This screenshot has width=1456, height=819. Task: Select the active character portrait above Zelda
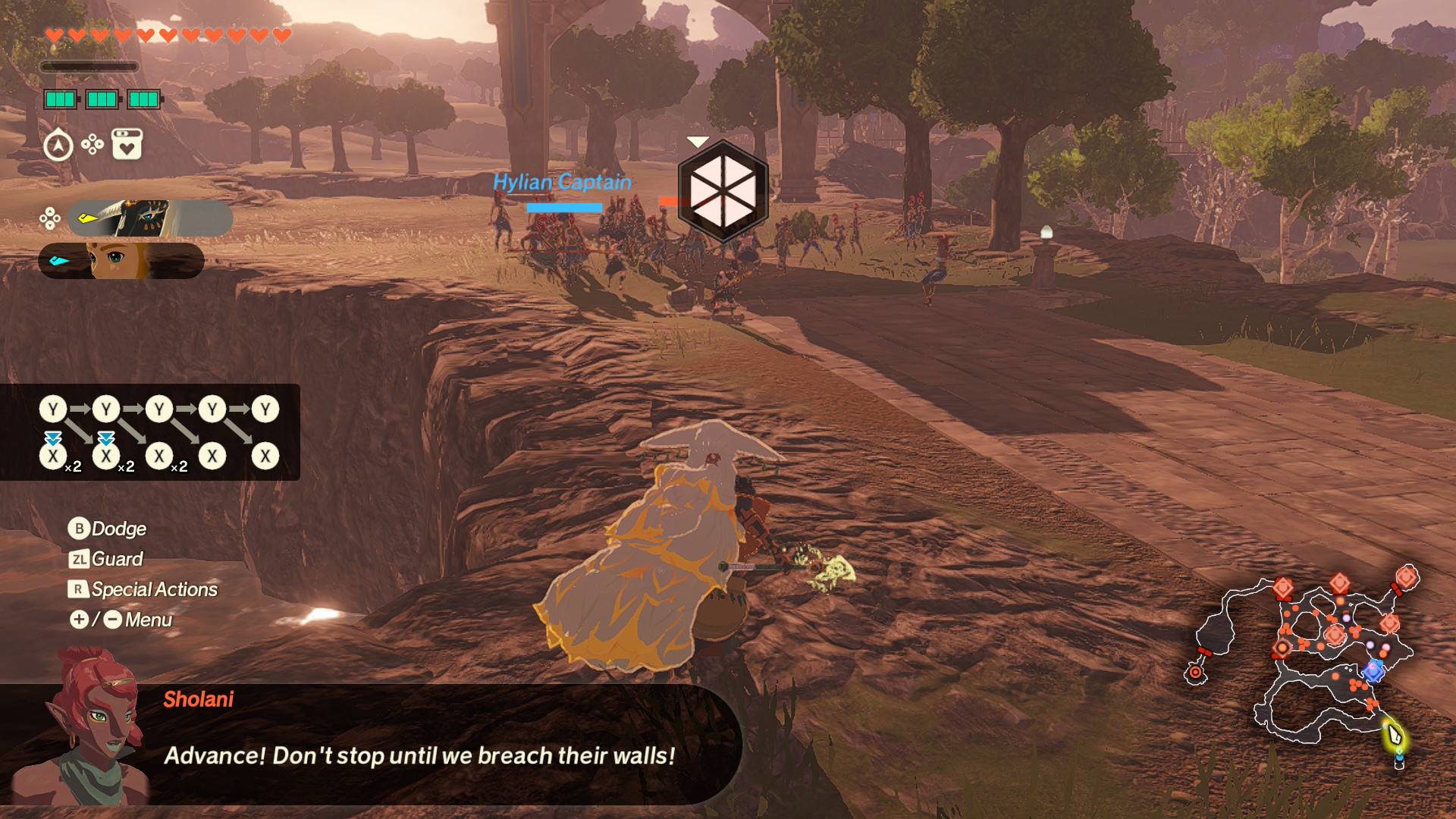tap(149, 218)
